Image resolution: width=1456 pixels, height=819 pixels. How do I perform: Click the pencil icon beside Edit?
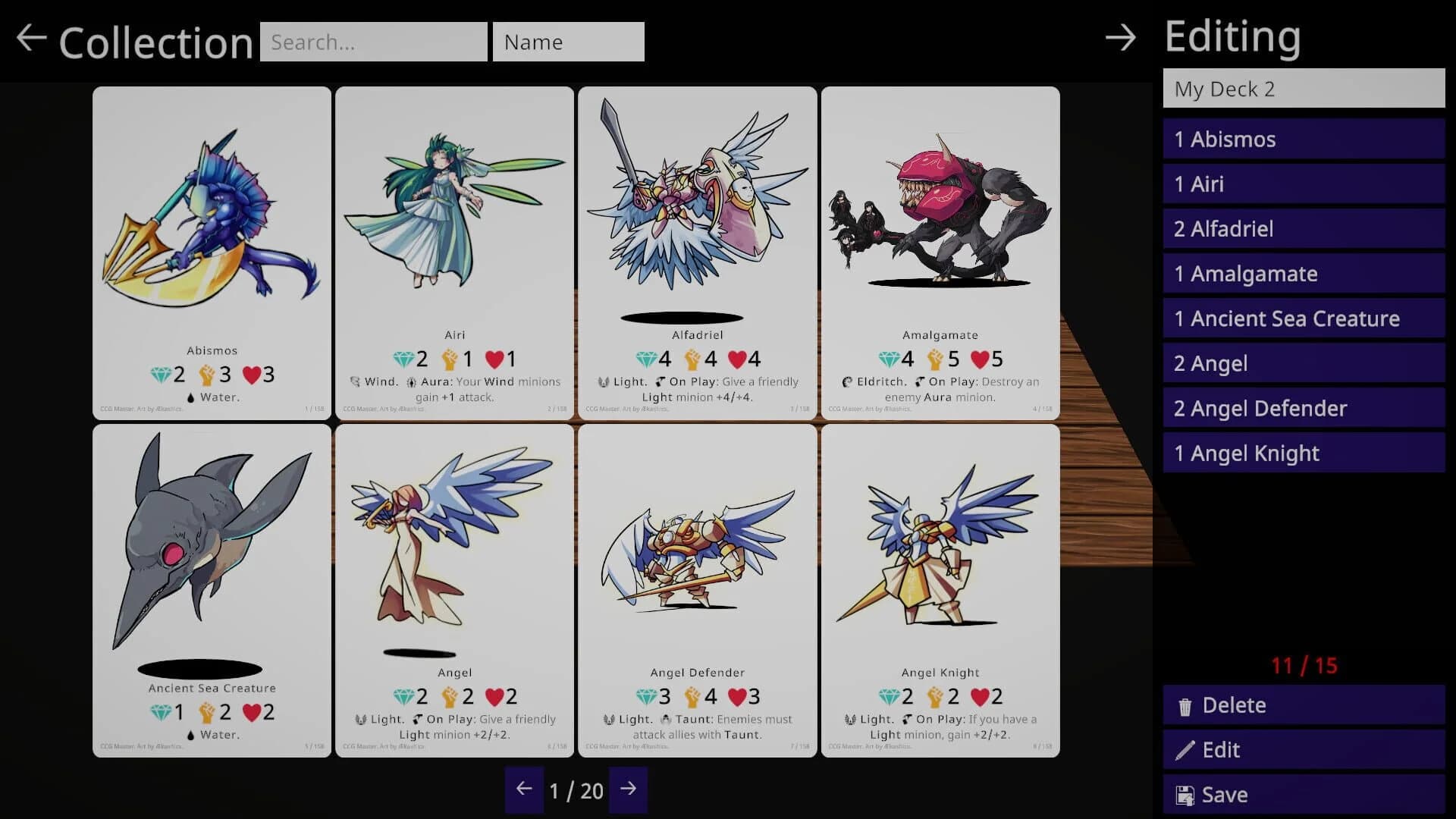point(1186,749)
